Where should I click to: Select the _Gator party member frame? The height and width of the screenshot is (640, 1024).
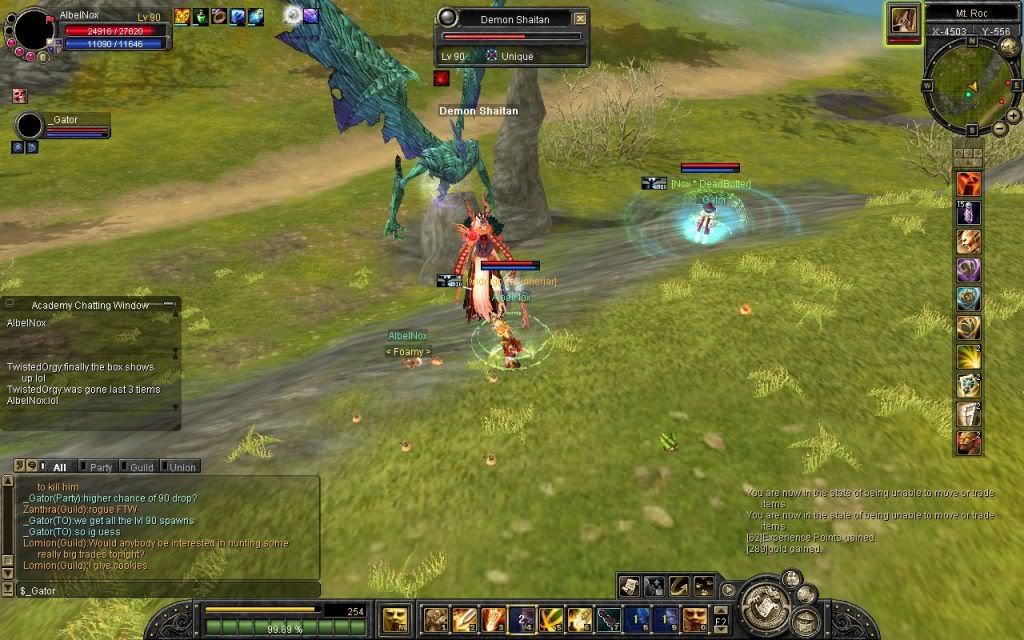click(x=62, y=126)
